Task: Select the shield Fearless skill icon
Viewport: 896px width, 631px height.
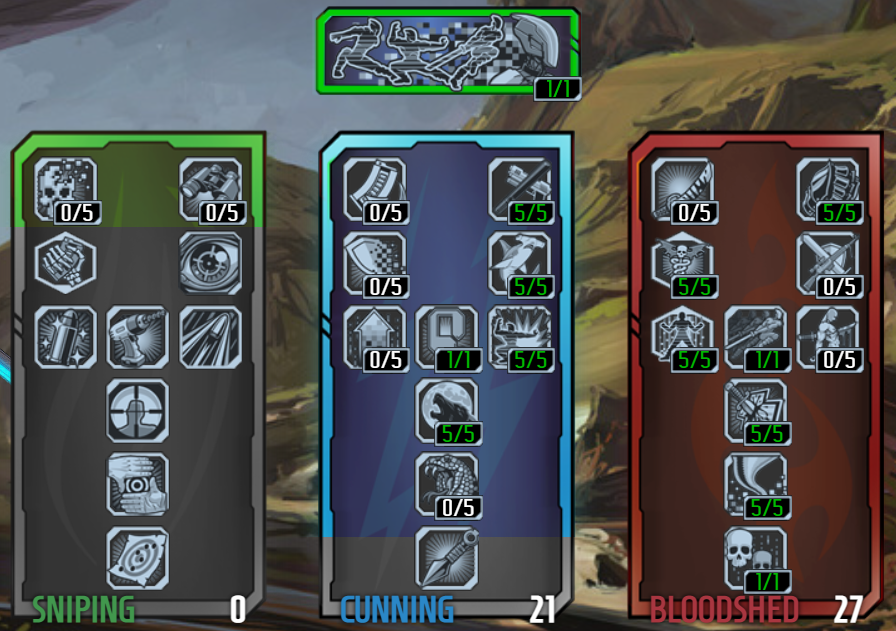Action: pos(376,262)
